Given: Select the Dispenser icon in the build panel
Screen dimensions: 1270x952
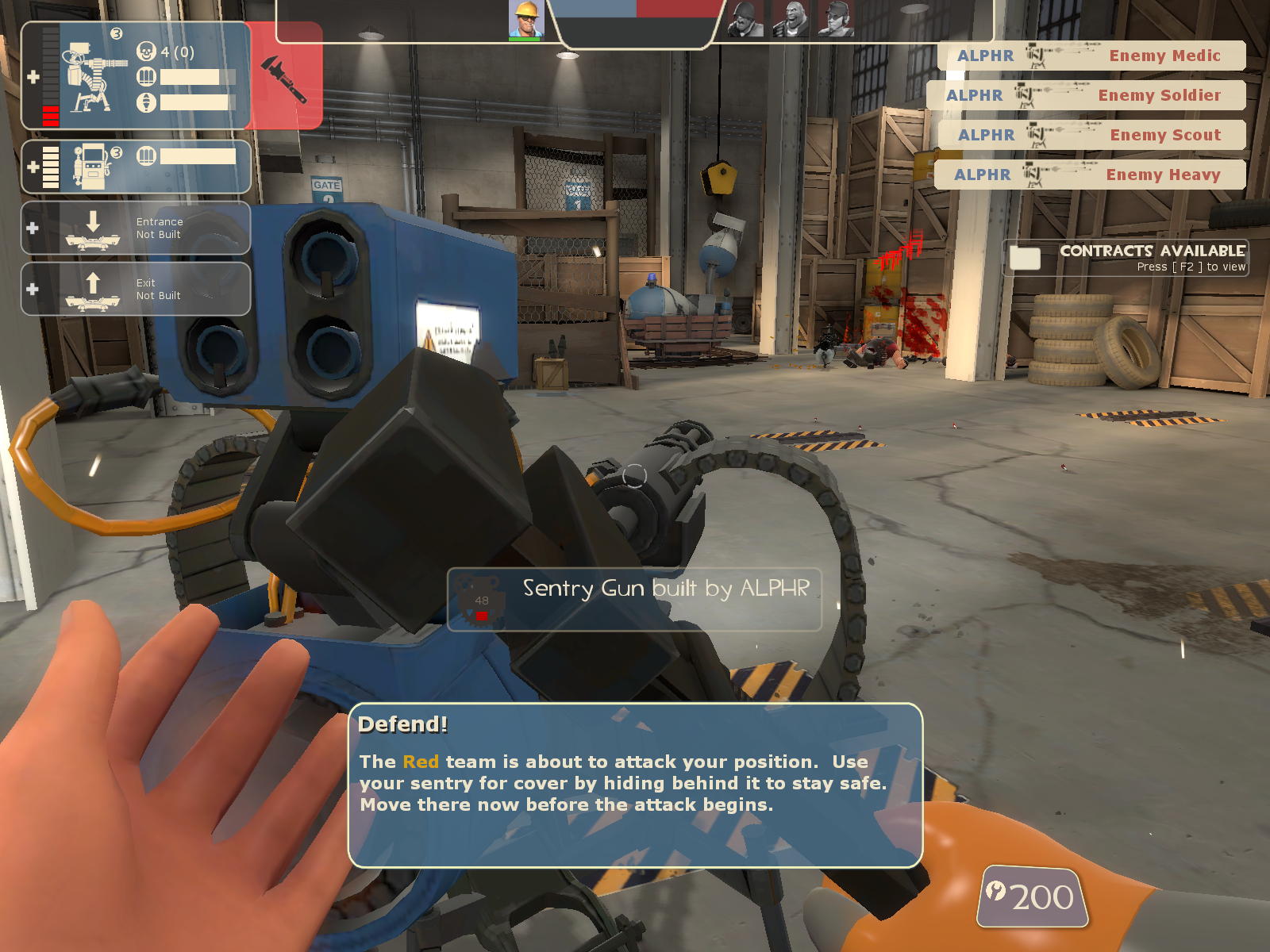Looking at the screenshot, I should [93, 165].
